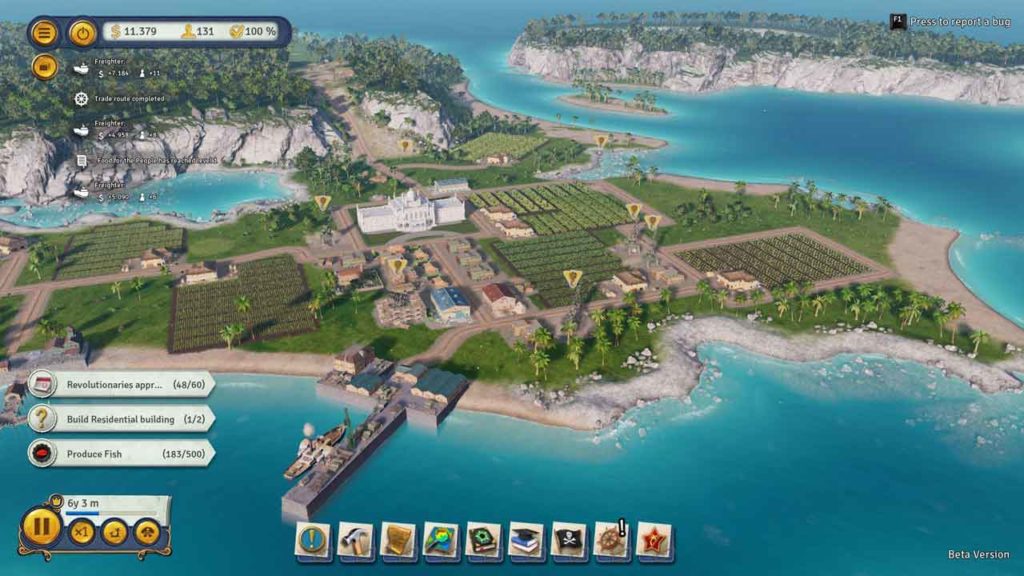
Task: Show the colored map overlays
Action: (x=441, y=540)
